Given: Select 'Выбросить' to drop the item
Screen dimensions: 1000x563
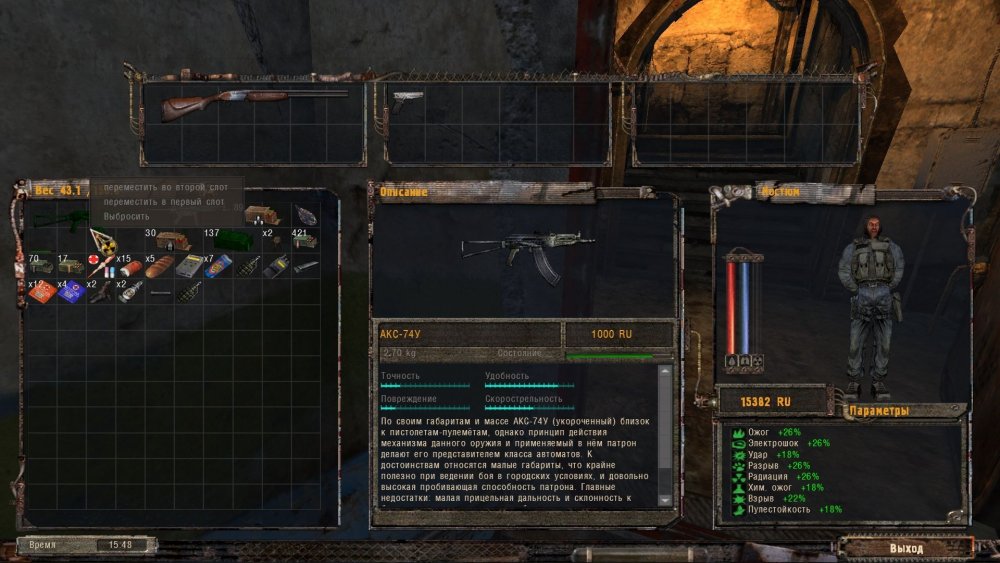Looking at the screenshot, I should [127, 216].
